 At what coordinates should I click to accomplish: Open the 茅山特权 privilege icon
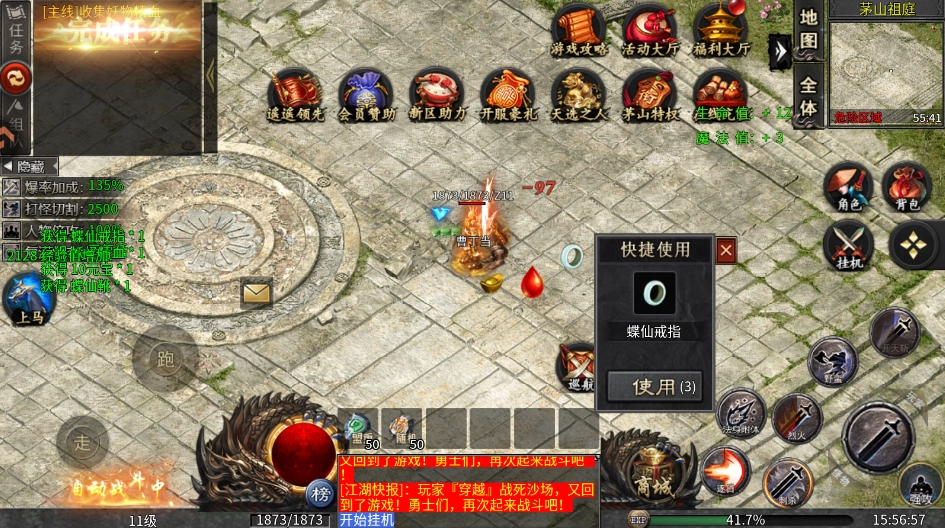(x=650, y=94)
